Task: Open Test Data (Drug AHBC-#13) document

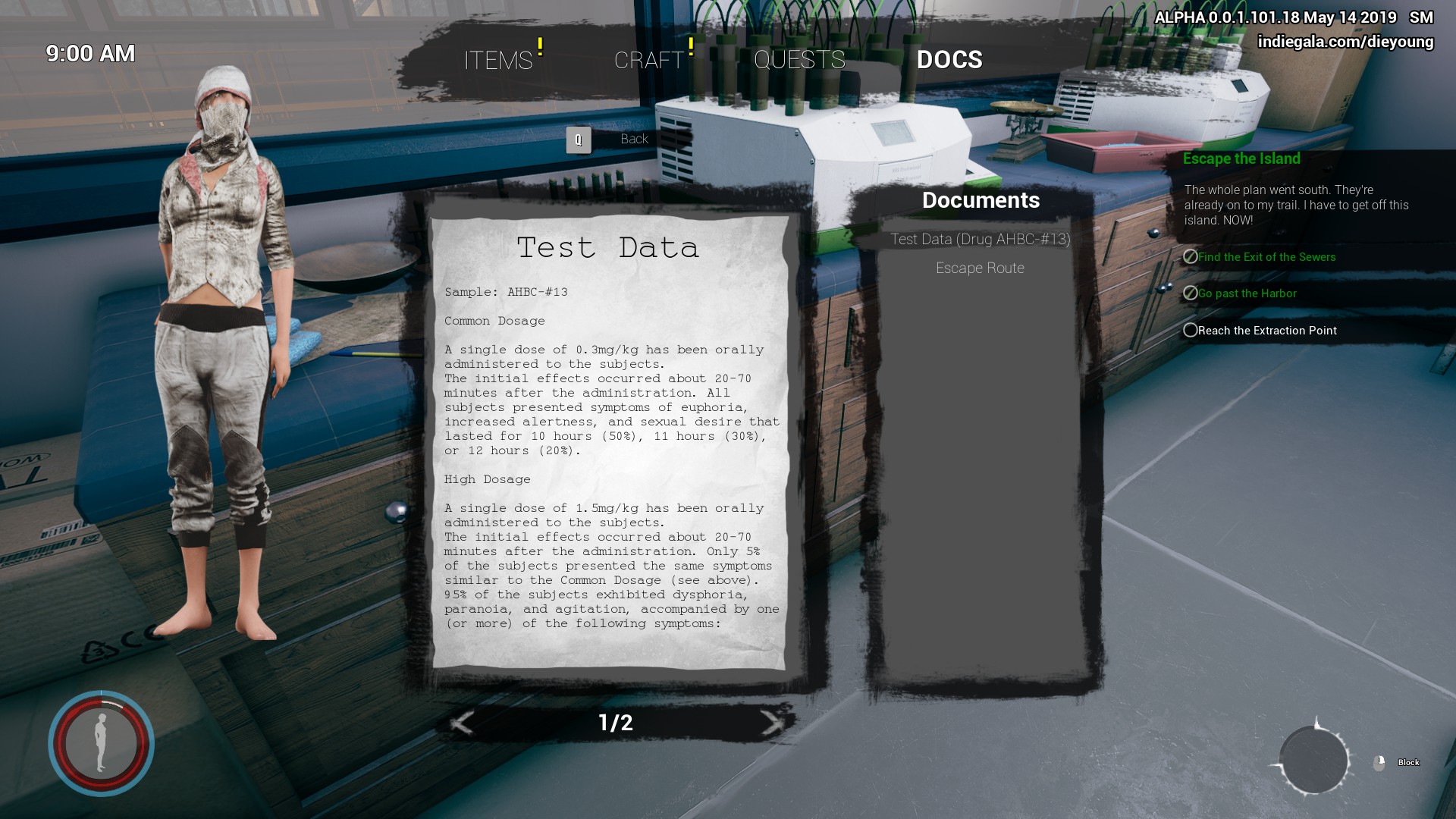Action: pos(980,240)
